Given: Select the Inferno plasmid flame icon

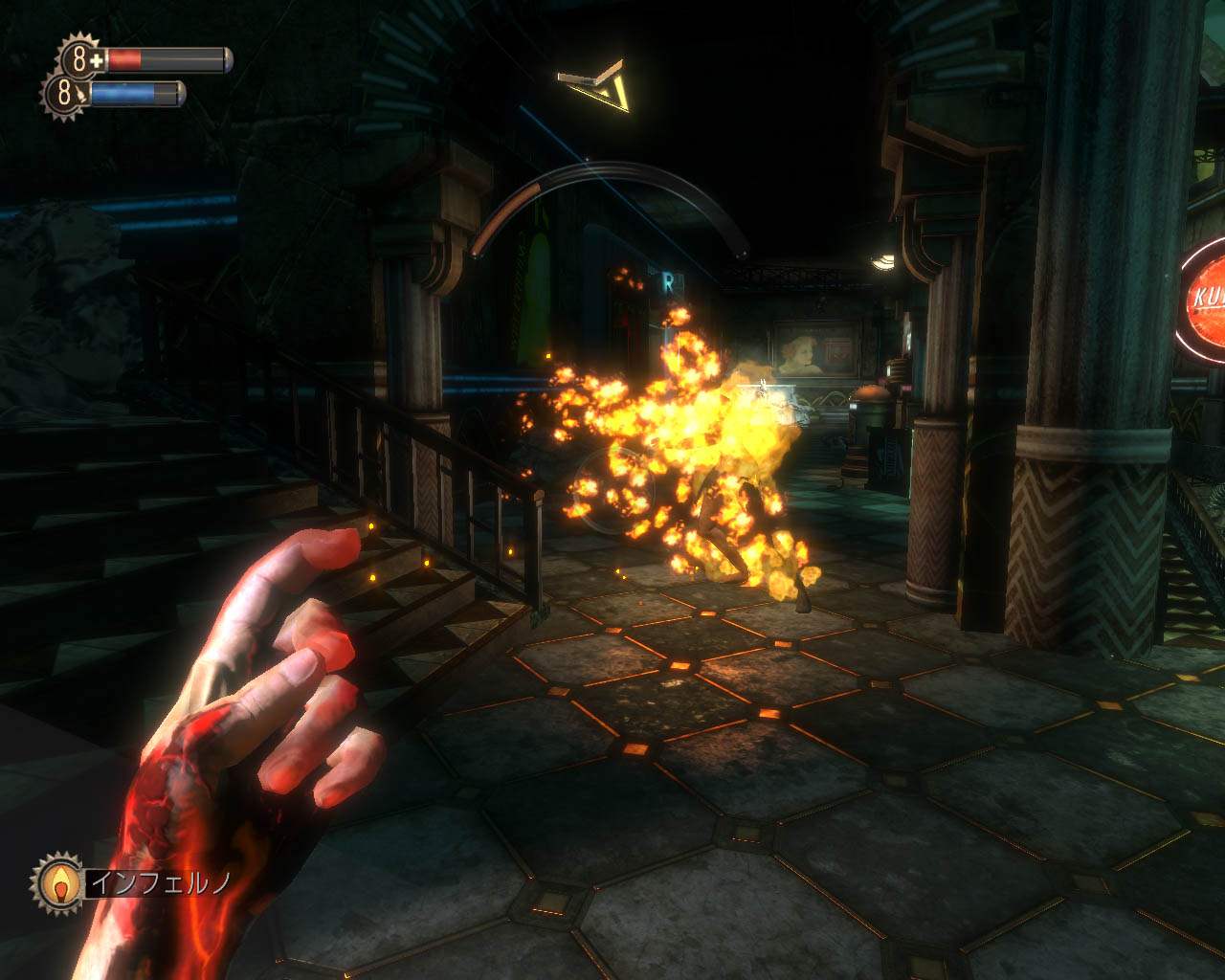Looking at the screenshot, I should [60, 882].
